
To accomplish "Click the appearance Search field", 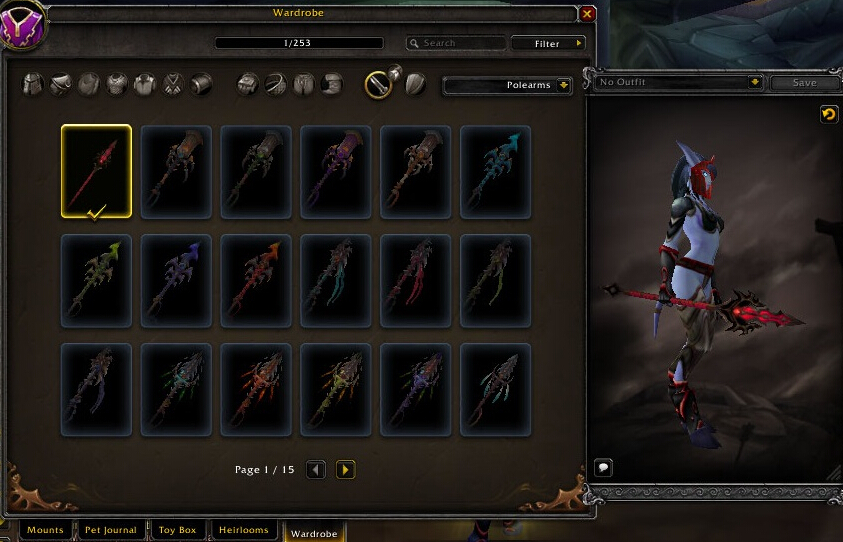I will click(456, 43).
